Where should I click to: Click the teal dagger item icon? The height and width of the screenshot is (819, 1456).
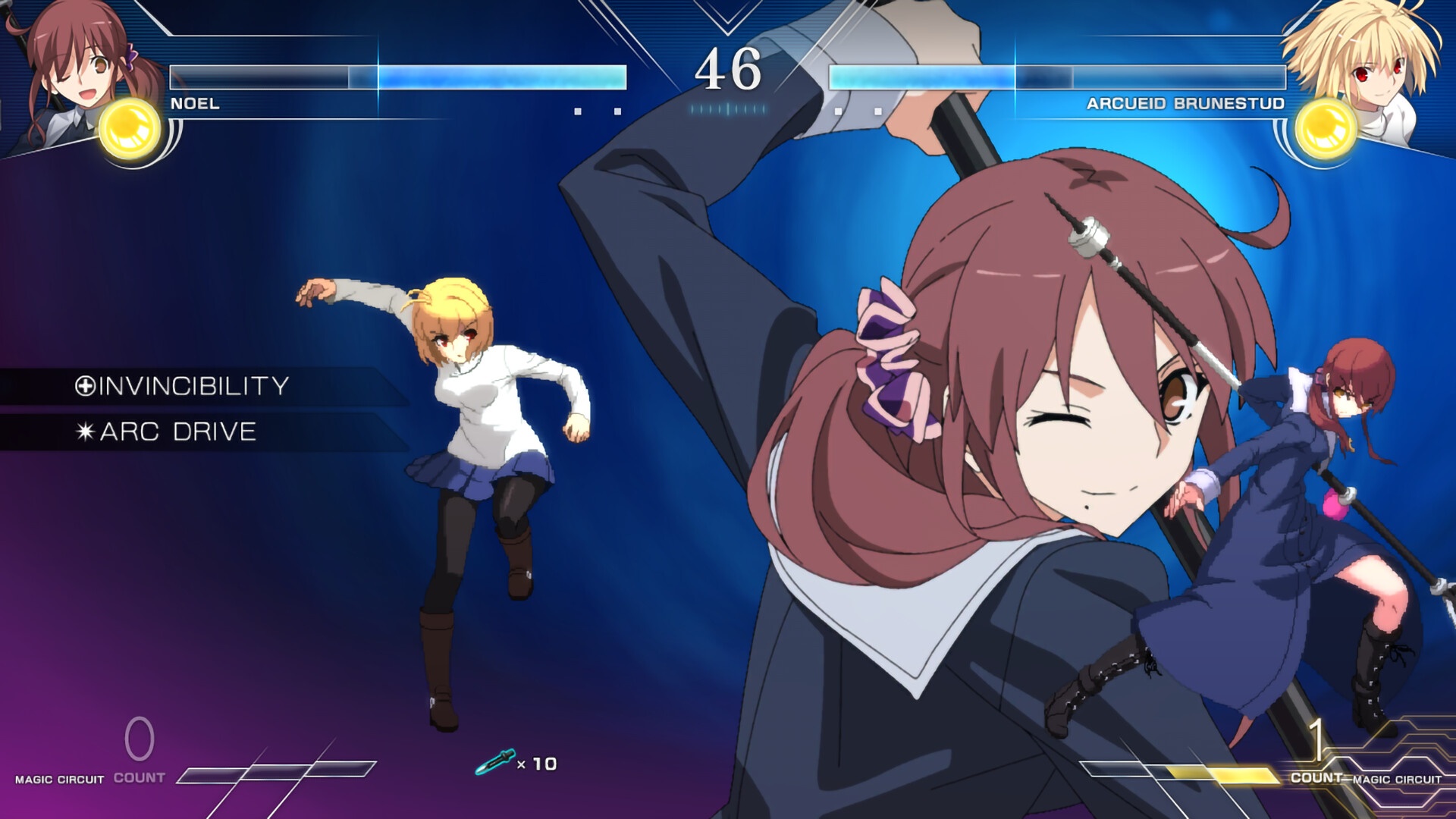(494, 761)
